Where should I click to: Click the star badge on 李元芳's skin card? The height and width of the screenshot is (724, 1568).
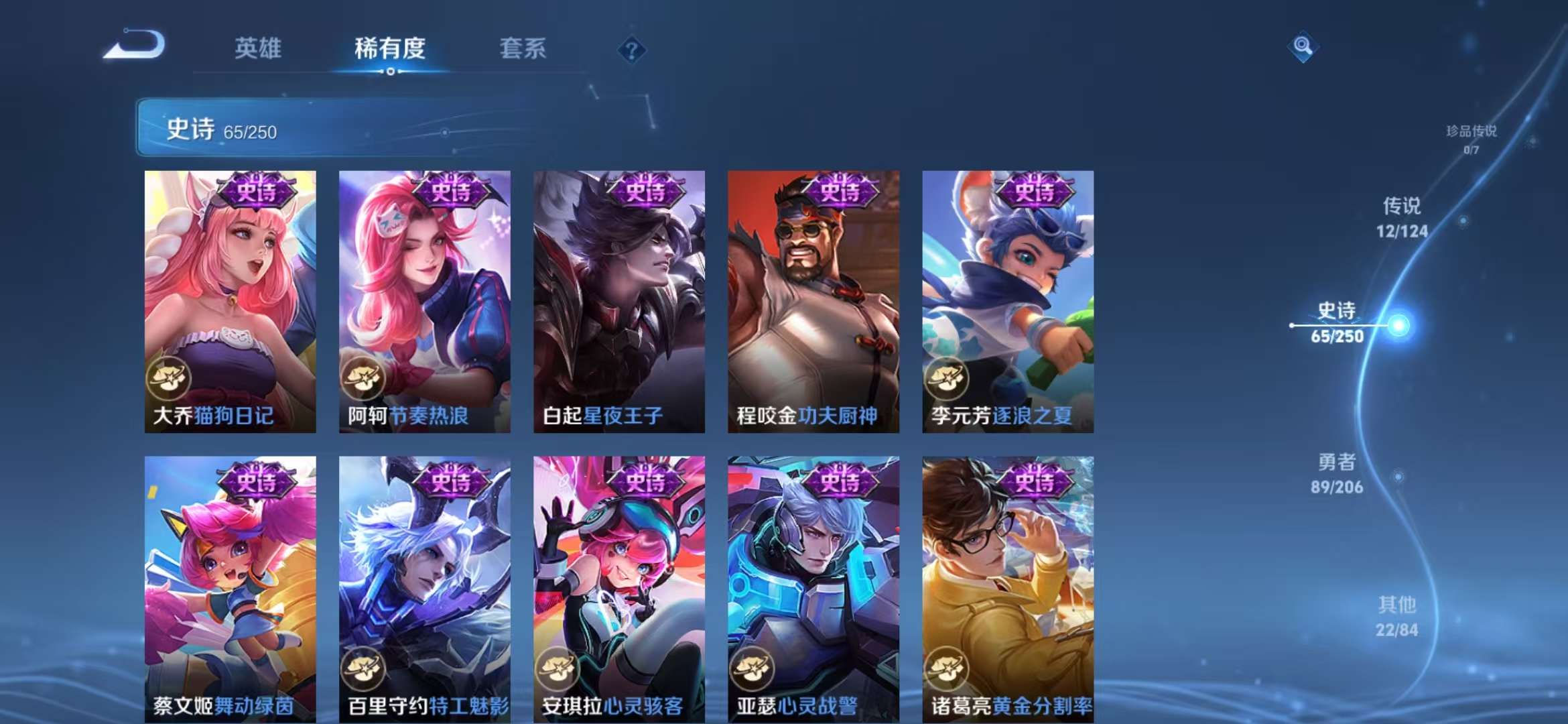click(949, 377)
